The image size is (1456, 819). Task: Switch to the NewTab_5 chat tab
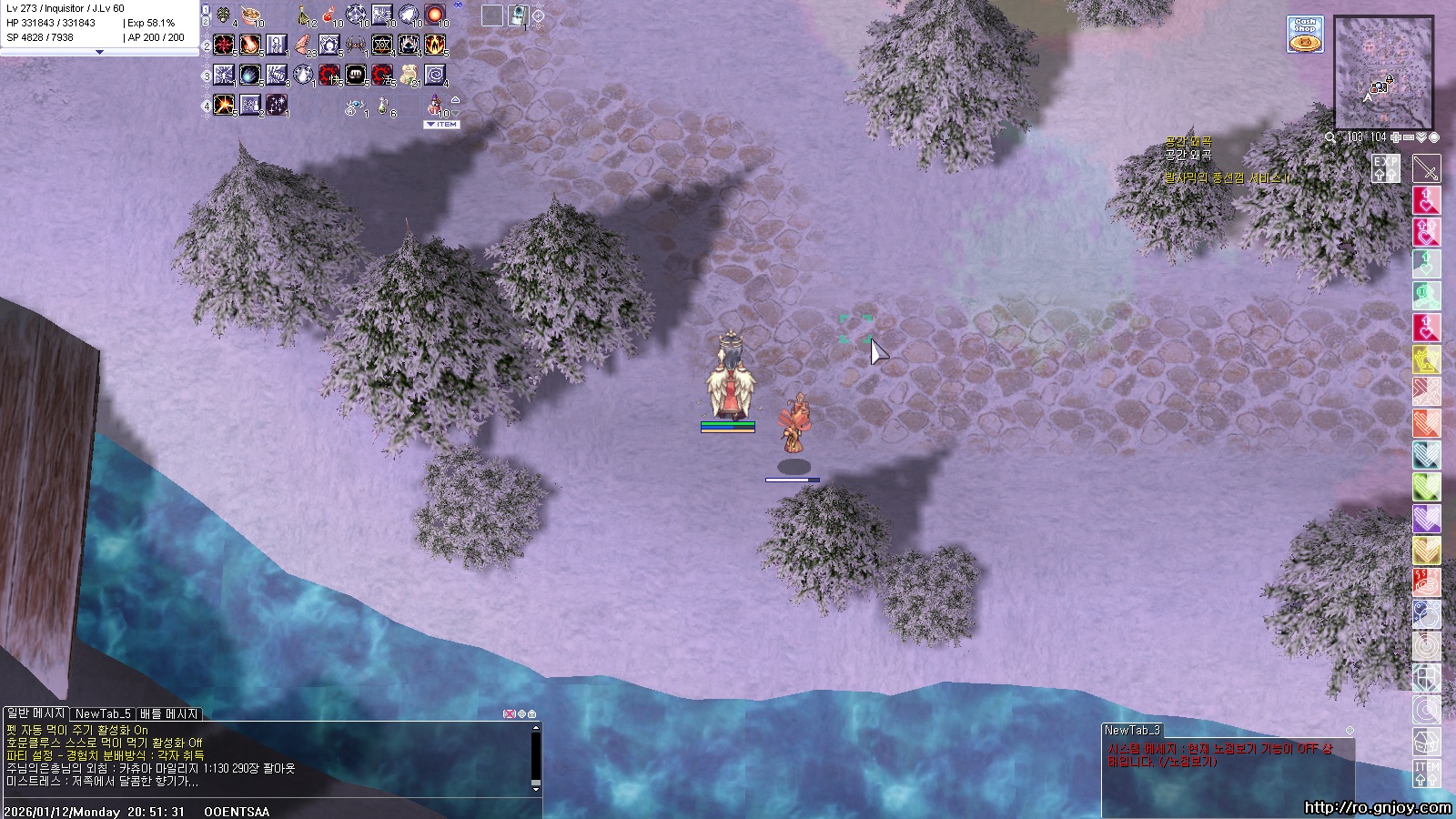pos(102,714)
